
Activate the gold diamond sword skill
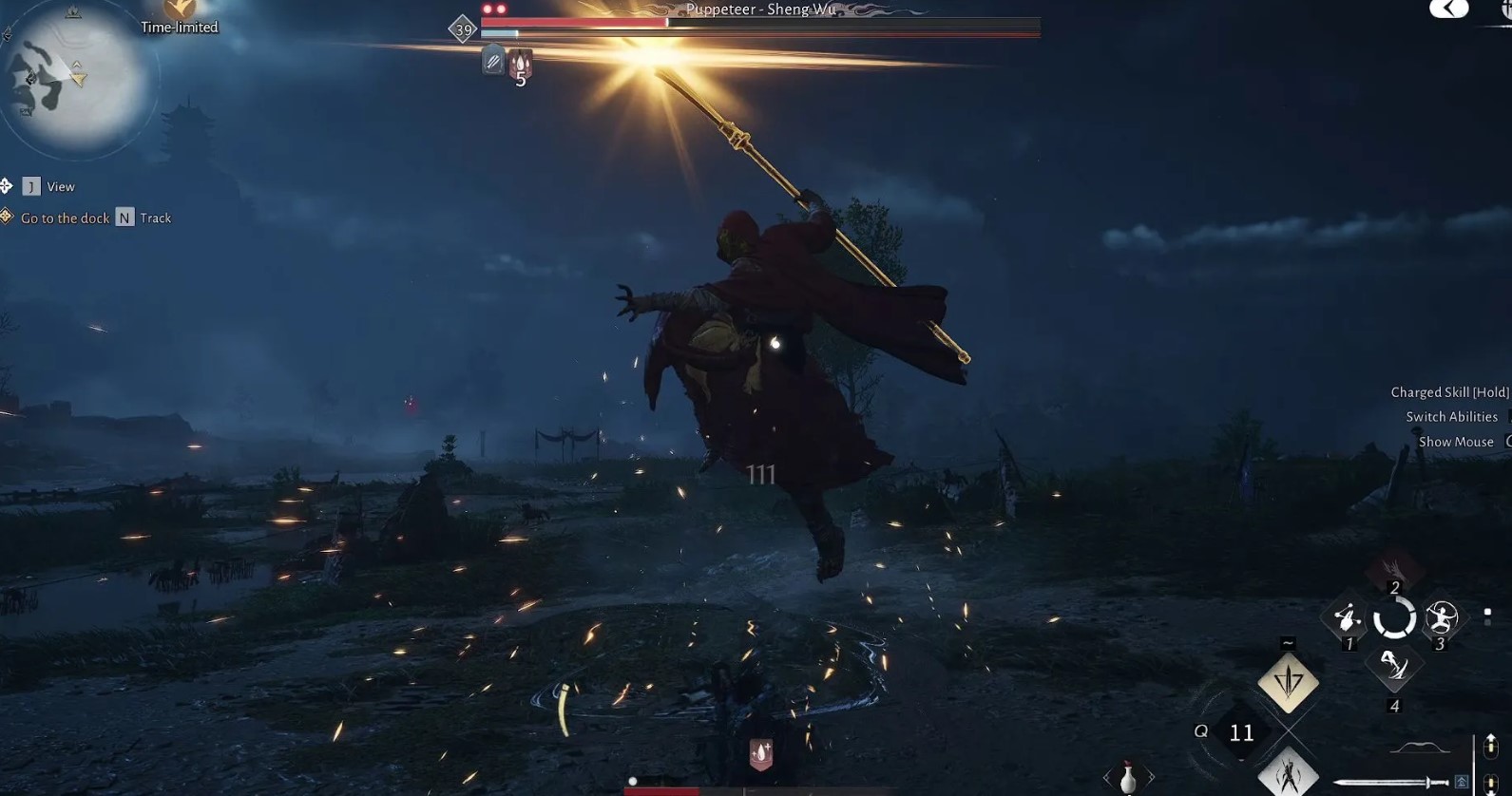(x=1288, y=682)
